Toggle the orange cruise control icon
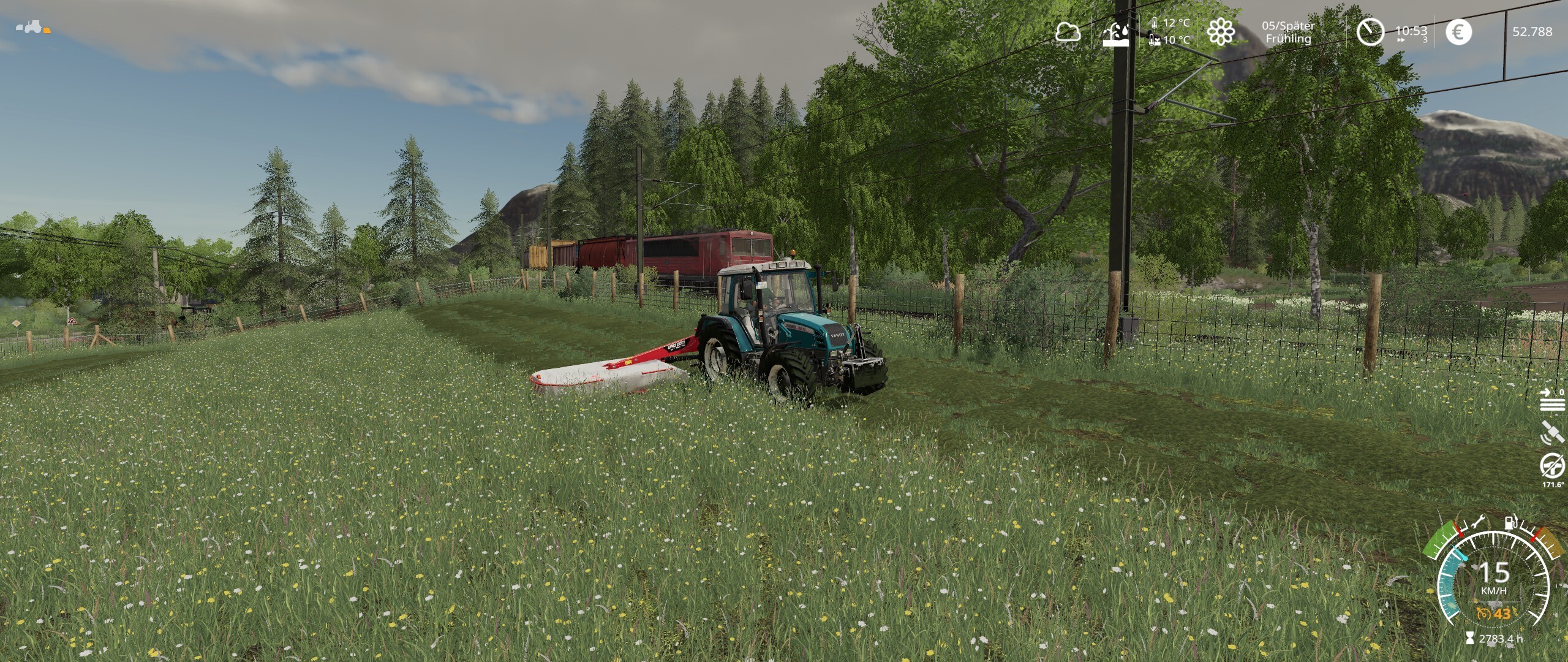 pyautogui.click(x=1483, y=614)
